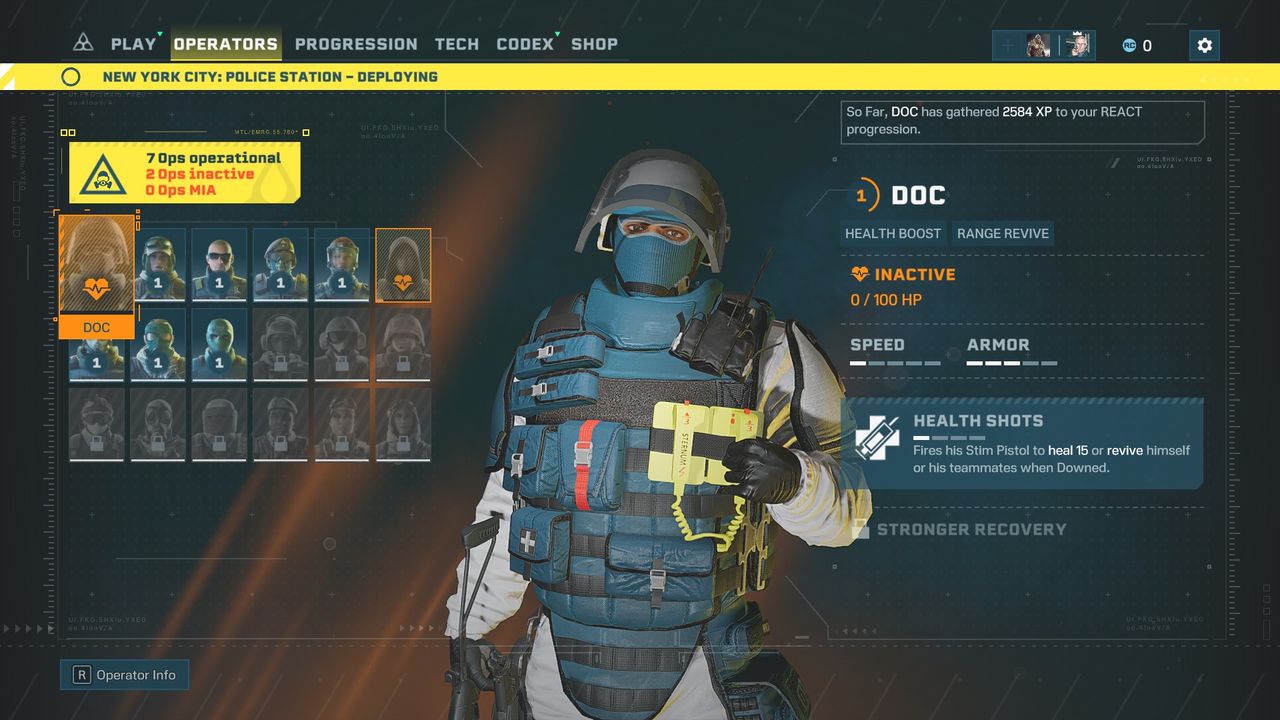Select the OPERATORS tab
The height and width of the screenshot is (720, 1280).
pos(226,44)
